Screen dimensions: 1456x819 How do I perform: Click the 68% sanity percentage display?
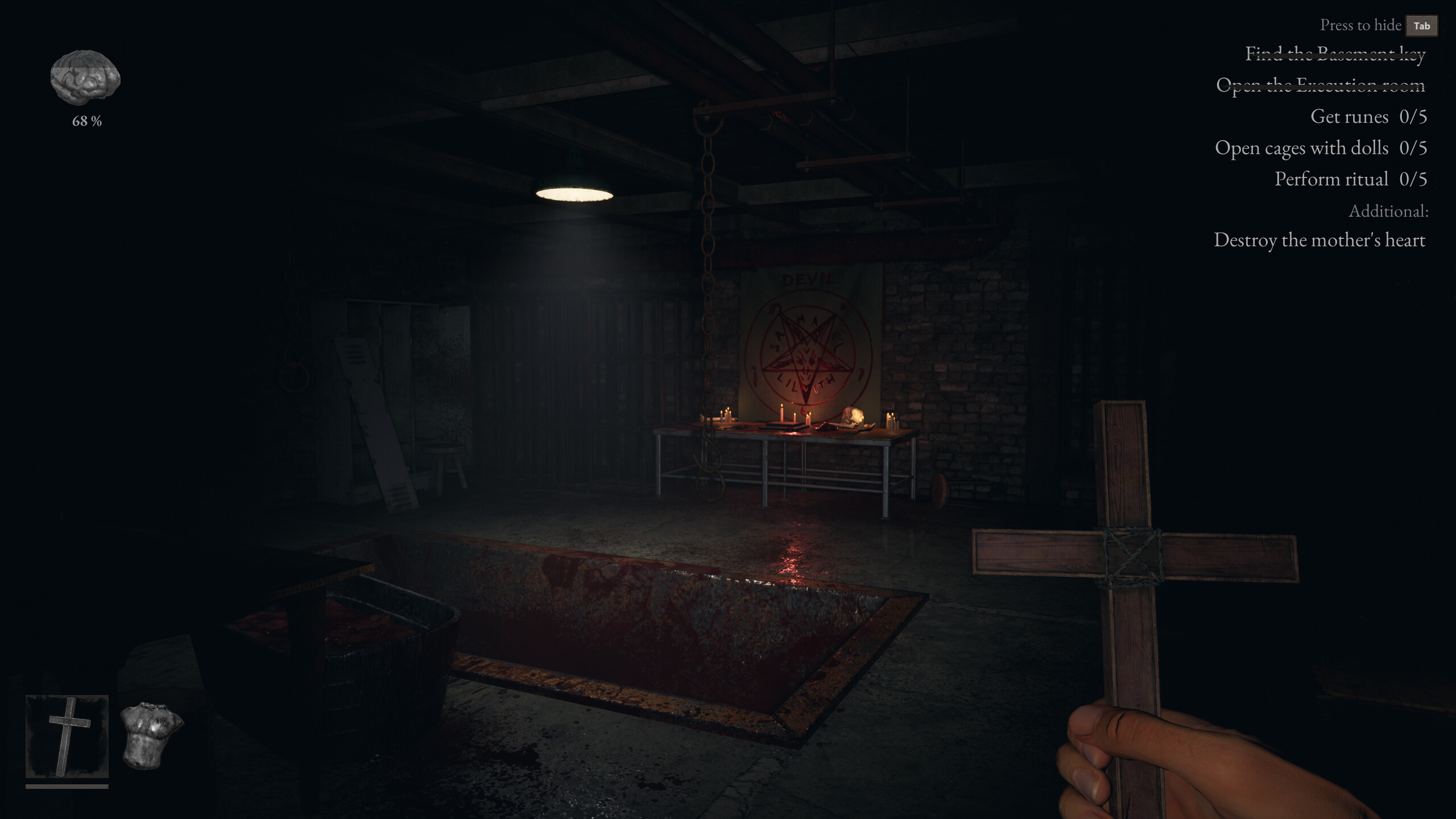(x=86, y=121)
